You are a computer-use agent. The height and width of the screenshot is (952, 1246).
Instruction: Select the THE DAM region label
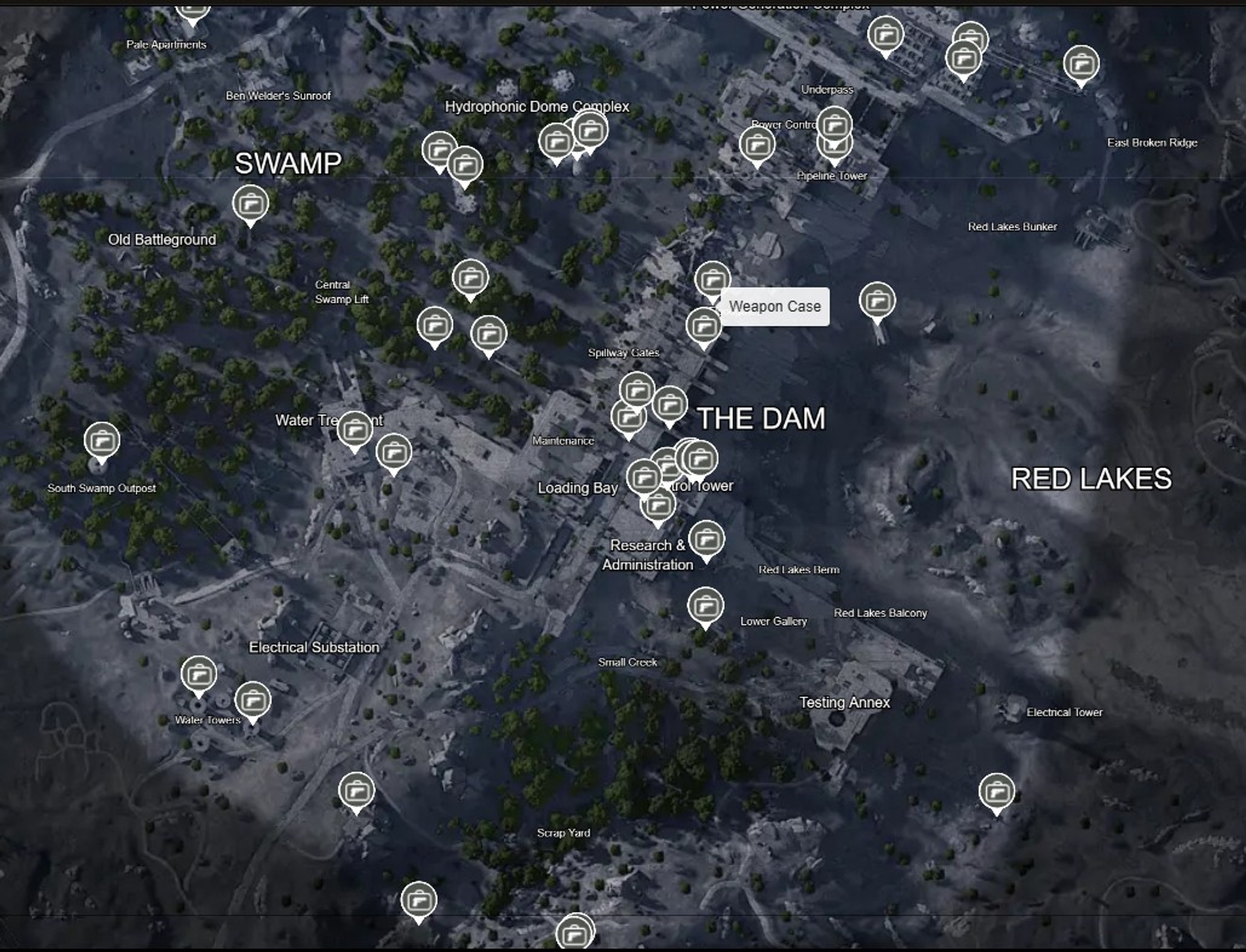click(x=762, y=418)
